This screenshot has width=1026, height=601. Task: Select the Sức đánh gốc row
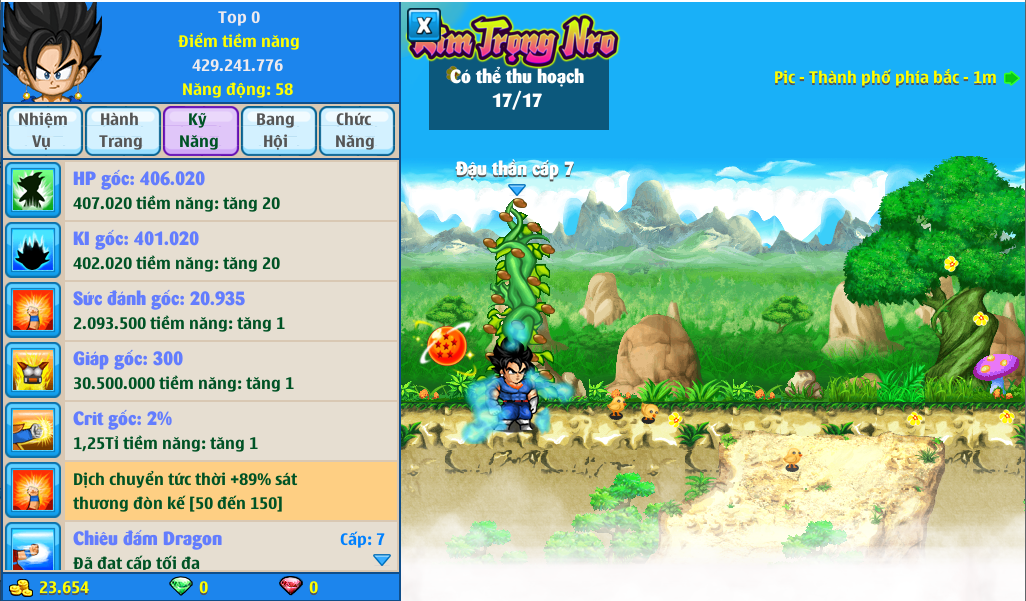(x=200, y=311)
